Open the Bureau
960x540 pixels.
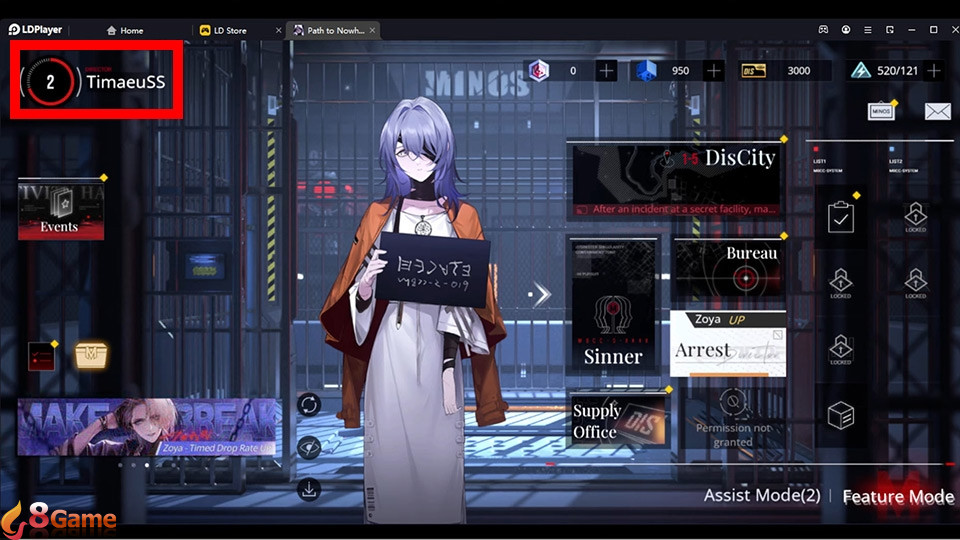pyautogui.click(x=728, y=267)
